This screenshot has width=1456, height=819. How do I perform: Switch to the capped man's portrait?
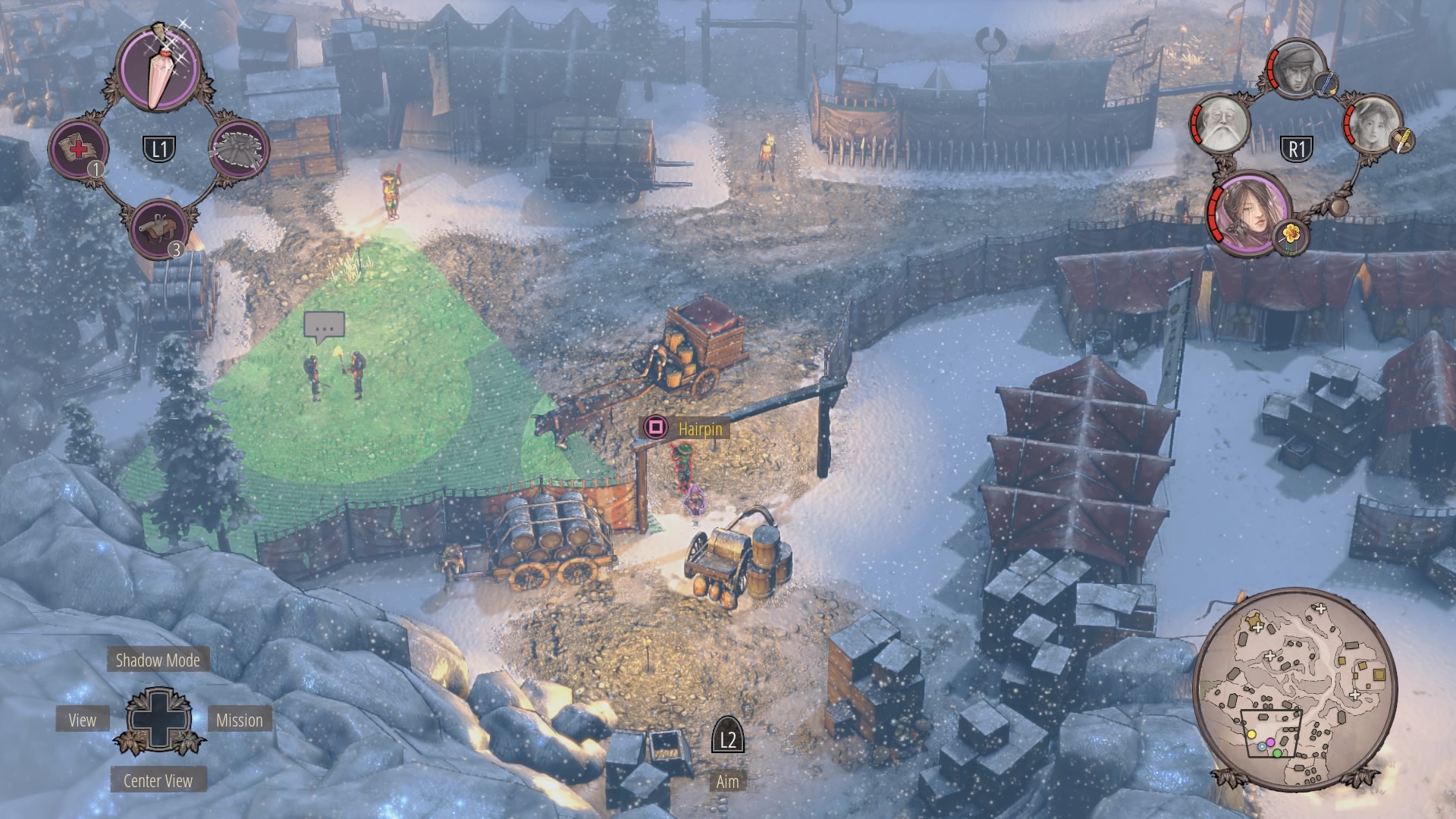coord(1295,69)
